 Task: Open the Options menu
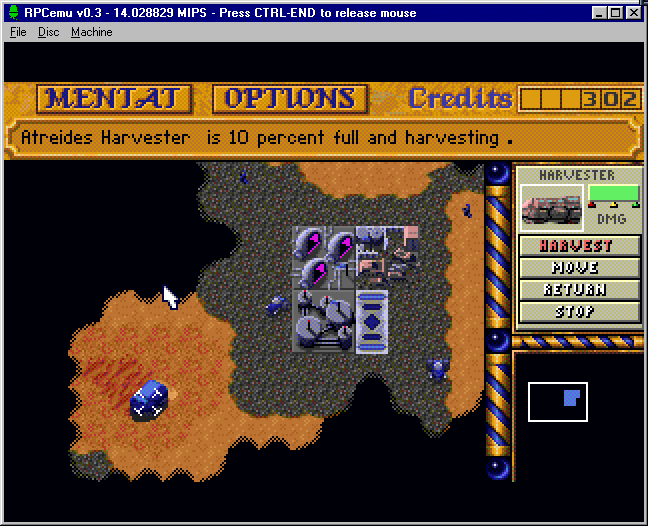pos(288,98)
